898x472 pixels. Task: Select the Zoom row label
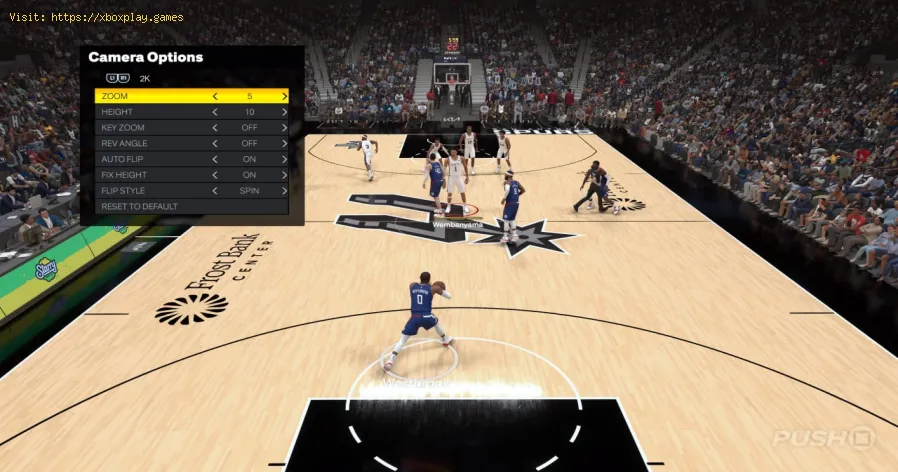pyautogui.click(x=115, y=96)
